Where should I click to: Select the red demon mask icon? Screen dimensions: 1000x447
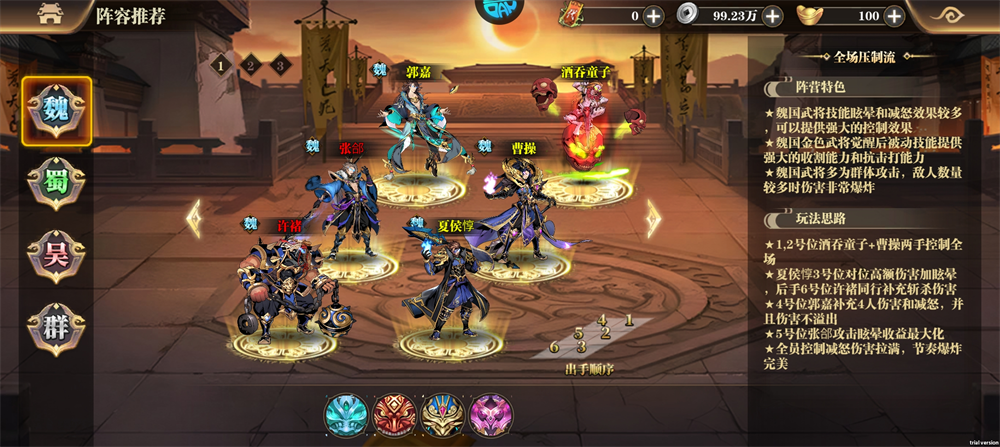(x=394, y=414)
